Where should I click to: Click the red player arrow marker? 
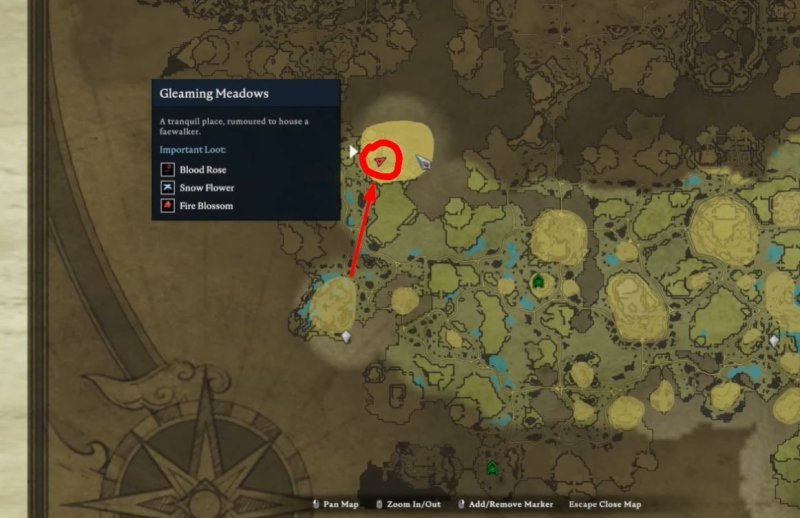click(x=382, y=160)
